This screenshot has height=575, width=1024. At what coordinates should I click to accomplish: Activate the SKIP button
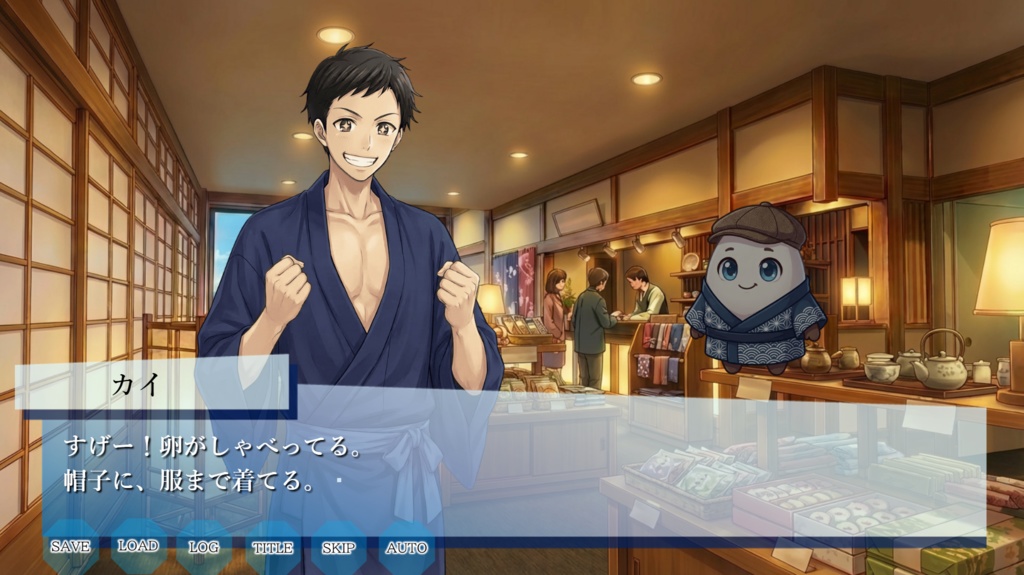click(x=339, y=547)
